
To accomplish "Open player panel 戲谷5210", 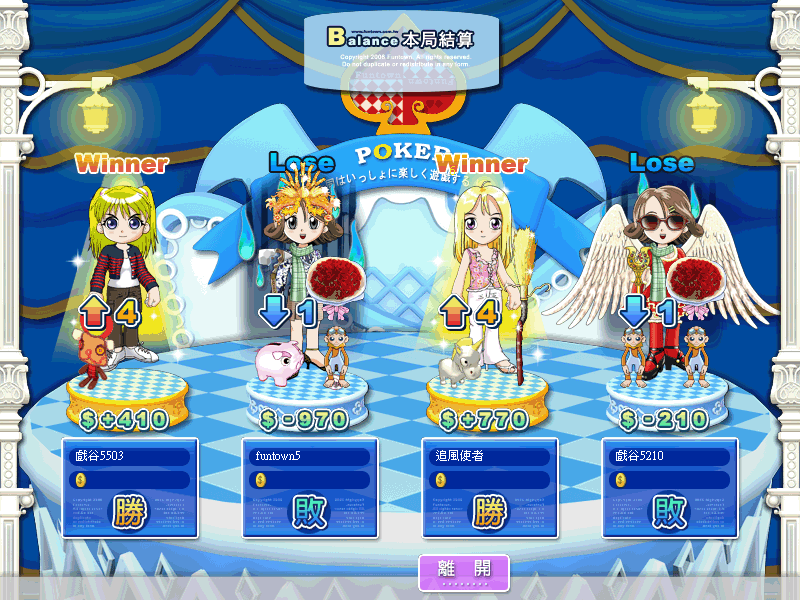I will (x=667, y=487).
